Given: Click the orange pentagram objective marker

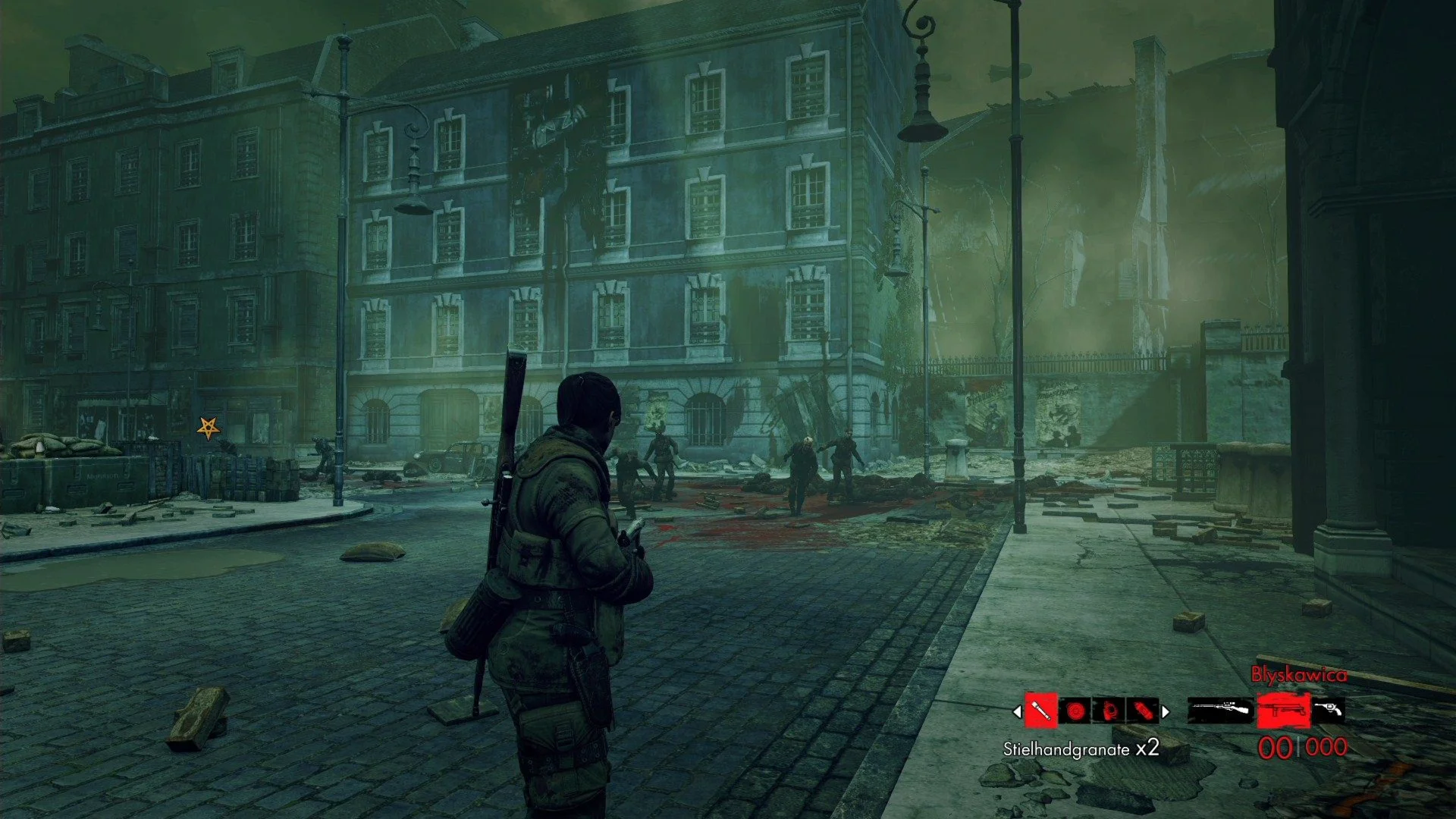Looking at the screenshot, I should coord(208,428).
